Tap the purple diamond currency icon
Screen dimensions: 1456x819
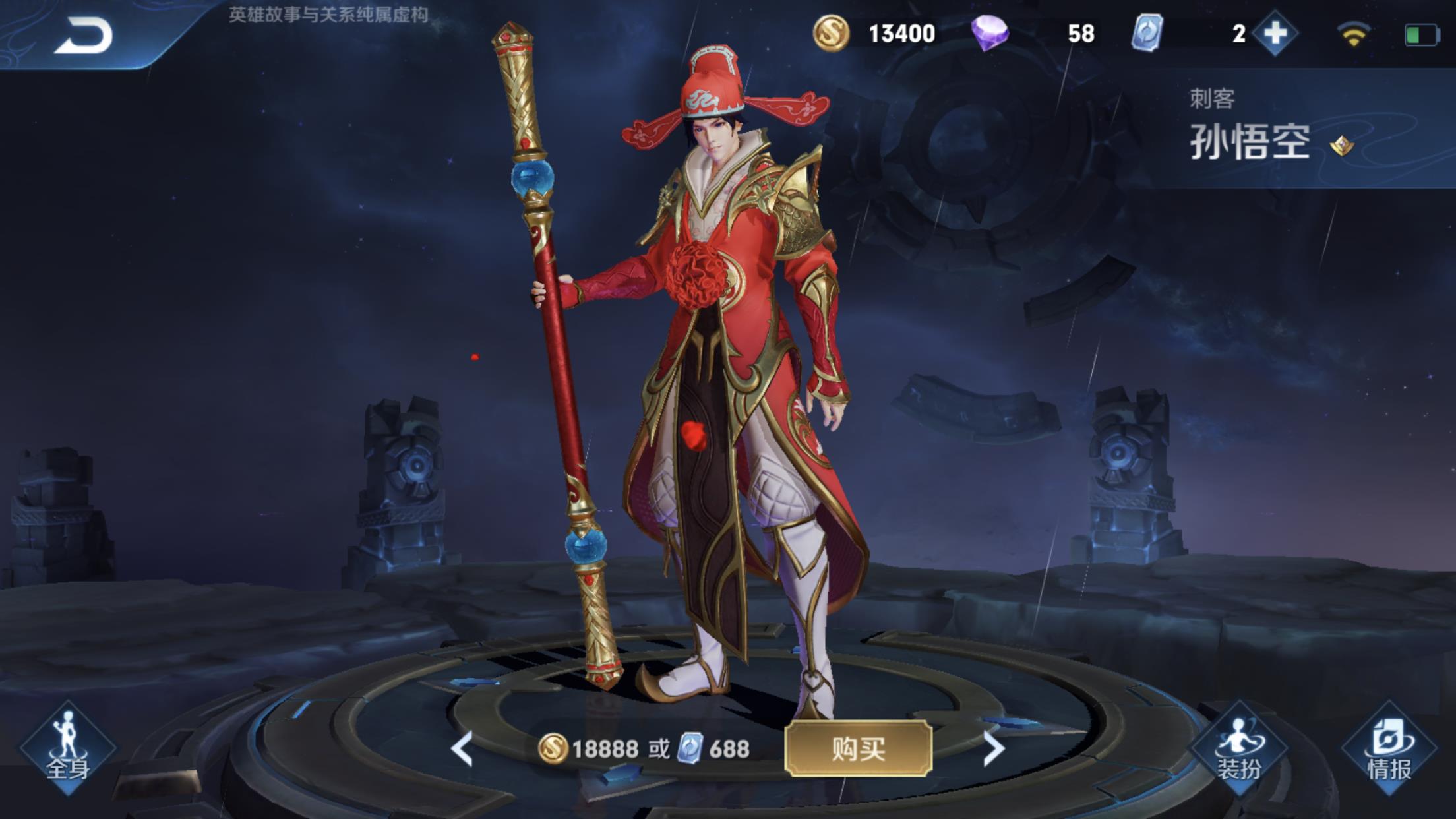[x=989, y=33]
